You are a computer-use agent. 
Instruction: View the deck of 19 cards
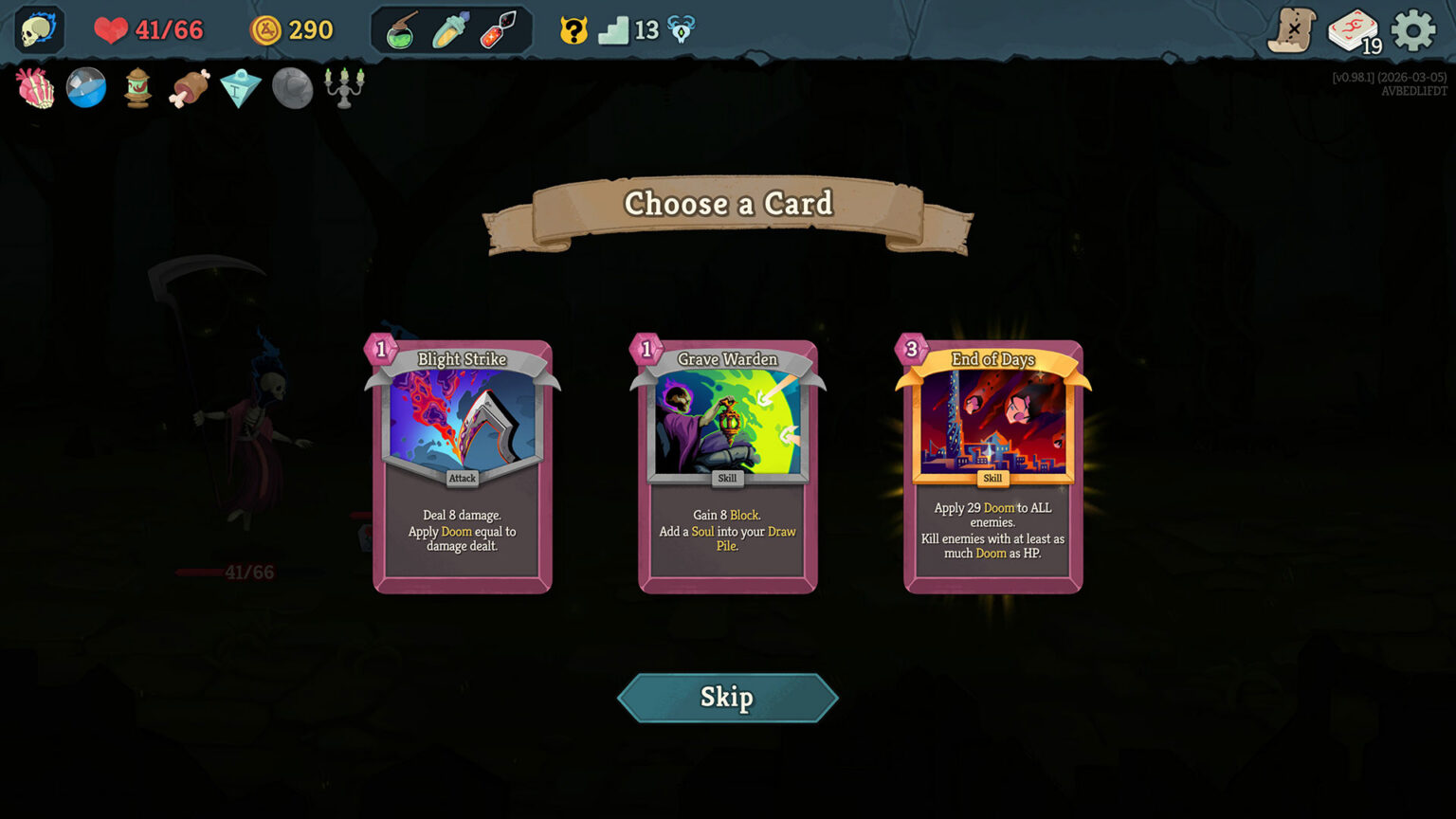(x=1355, y=29)
